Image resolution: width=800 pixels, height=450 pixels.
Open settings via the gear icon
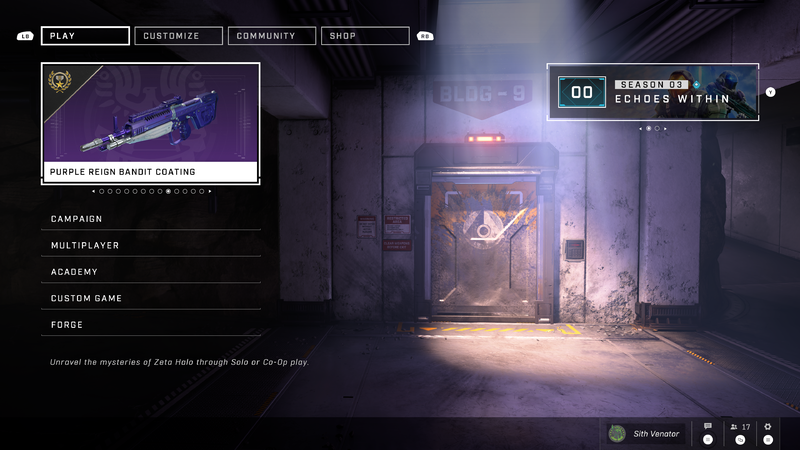pos(768,428)
